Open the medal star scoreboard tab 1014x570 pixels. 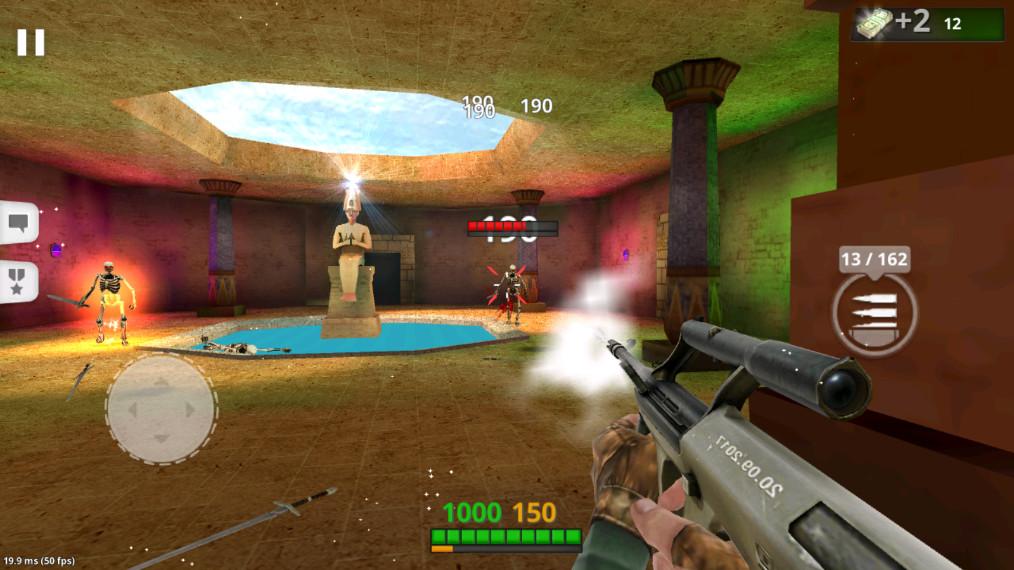(x=18, y=282)
